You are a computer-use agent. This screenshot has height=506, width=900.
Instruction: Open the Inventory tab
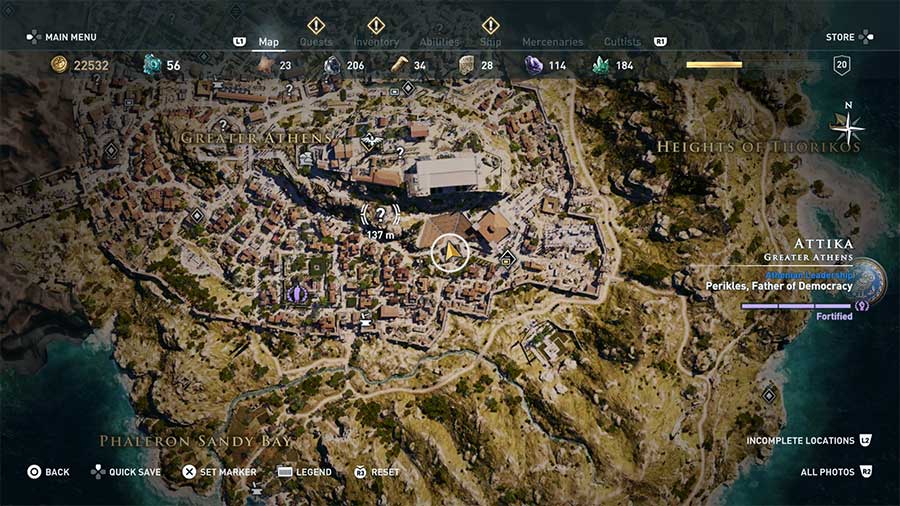coord(376,42)
